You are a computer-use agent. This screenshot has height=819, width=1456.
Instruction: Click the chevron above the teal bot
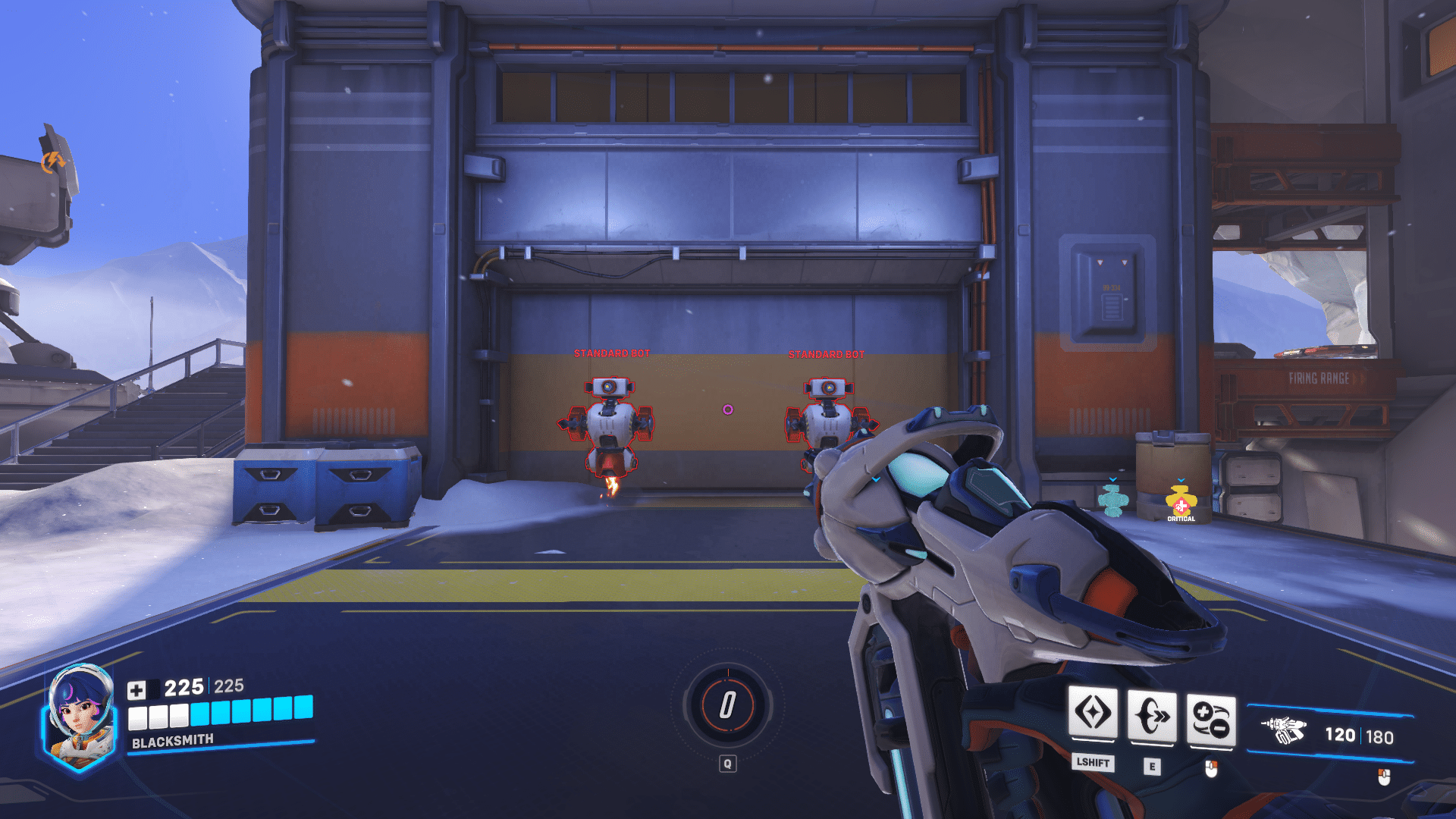[1112, 480]
